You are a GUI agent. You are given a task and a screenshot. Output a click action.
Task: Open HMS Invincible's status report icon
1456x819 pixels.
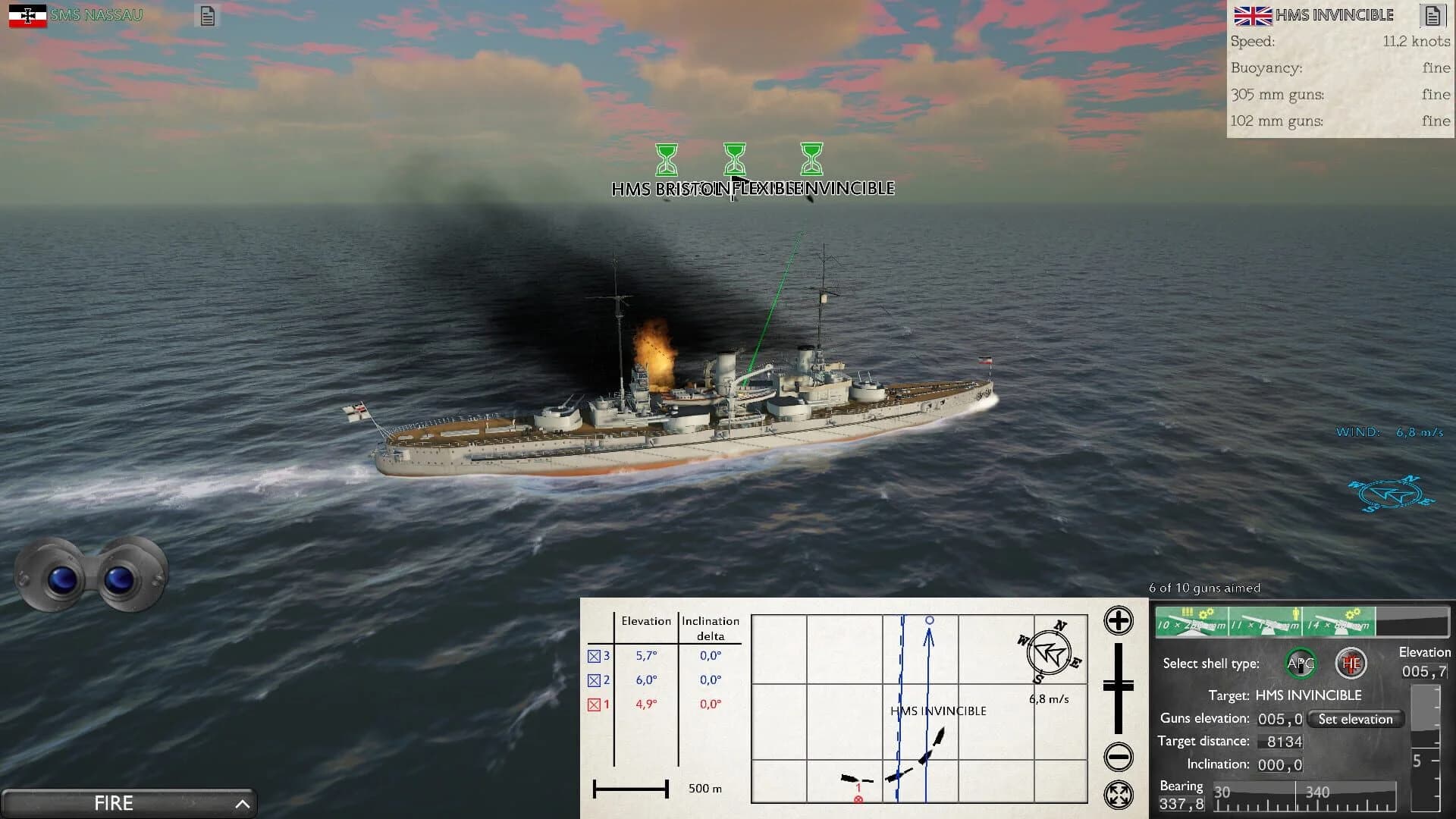click(x=1434, y=14)
